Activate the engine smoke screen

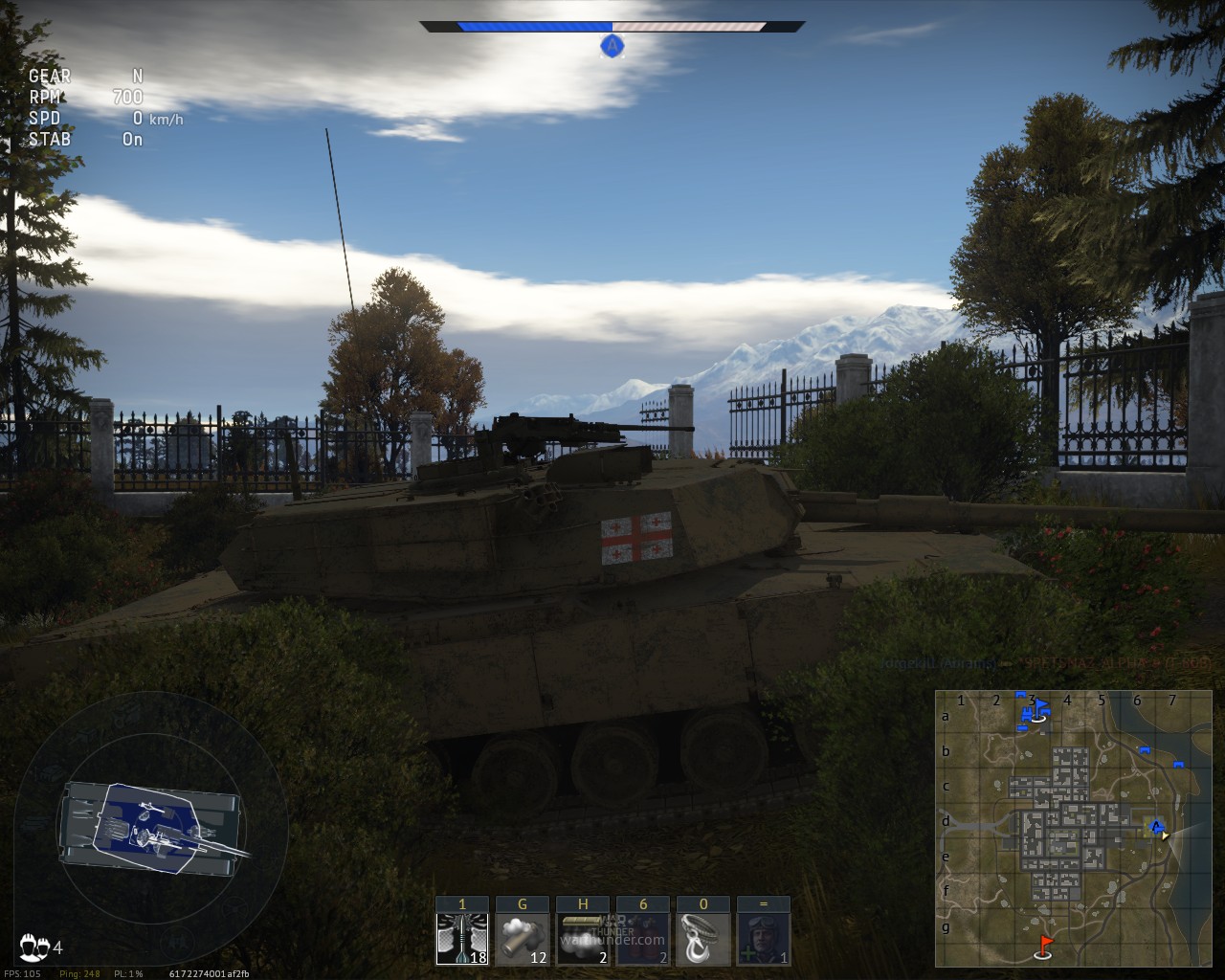(x=583, y=938)
